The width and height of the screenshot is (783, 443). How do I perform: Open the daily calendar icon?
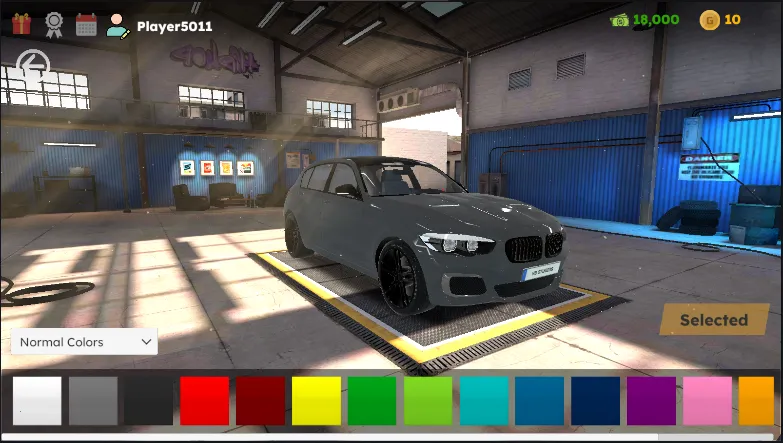coord(86,23)
